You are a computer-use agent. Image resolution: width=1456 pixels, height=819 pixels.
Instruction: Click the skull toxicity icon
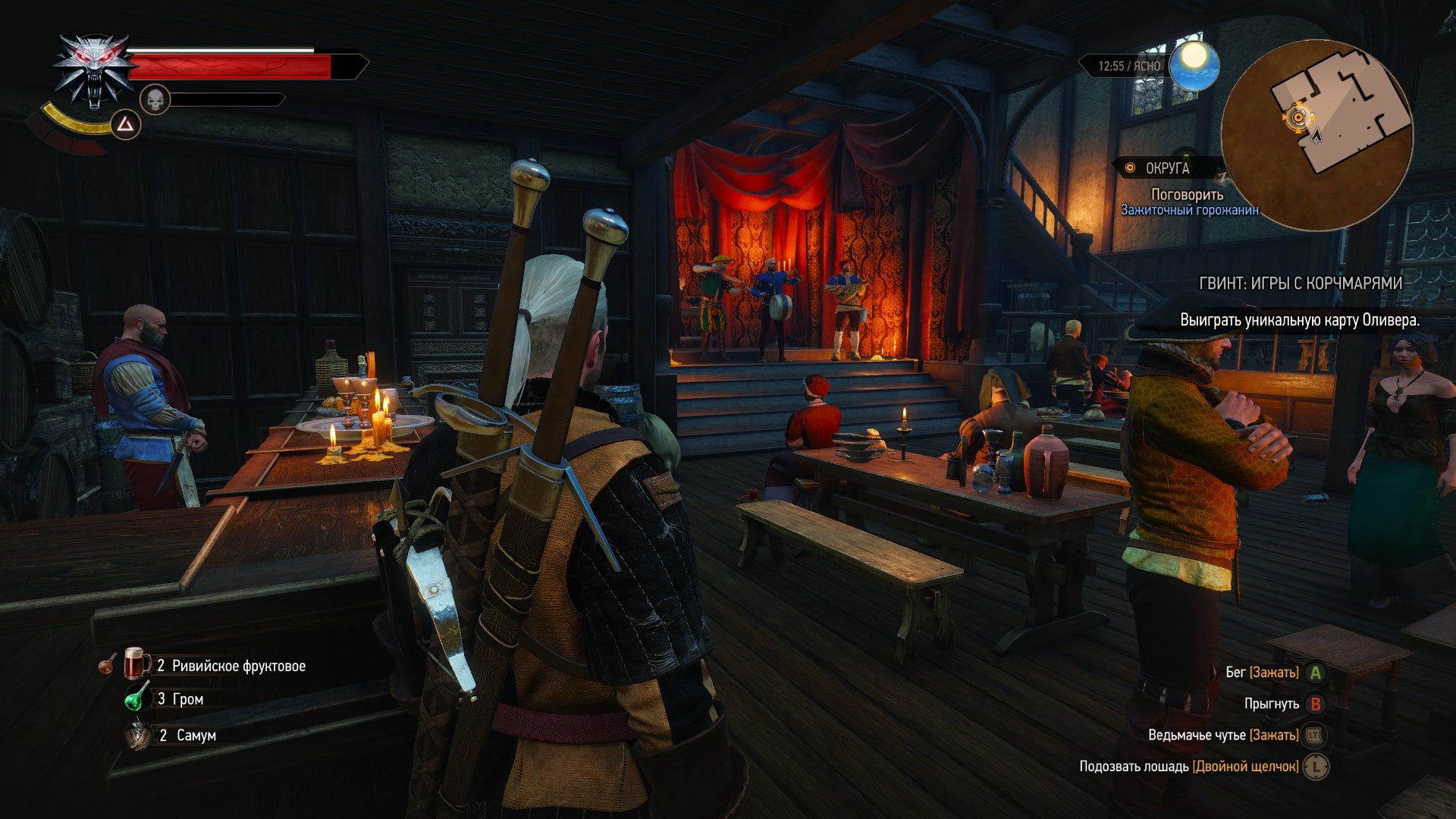point(155,99)
